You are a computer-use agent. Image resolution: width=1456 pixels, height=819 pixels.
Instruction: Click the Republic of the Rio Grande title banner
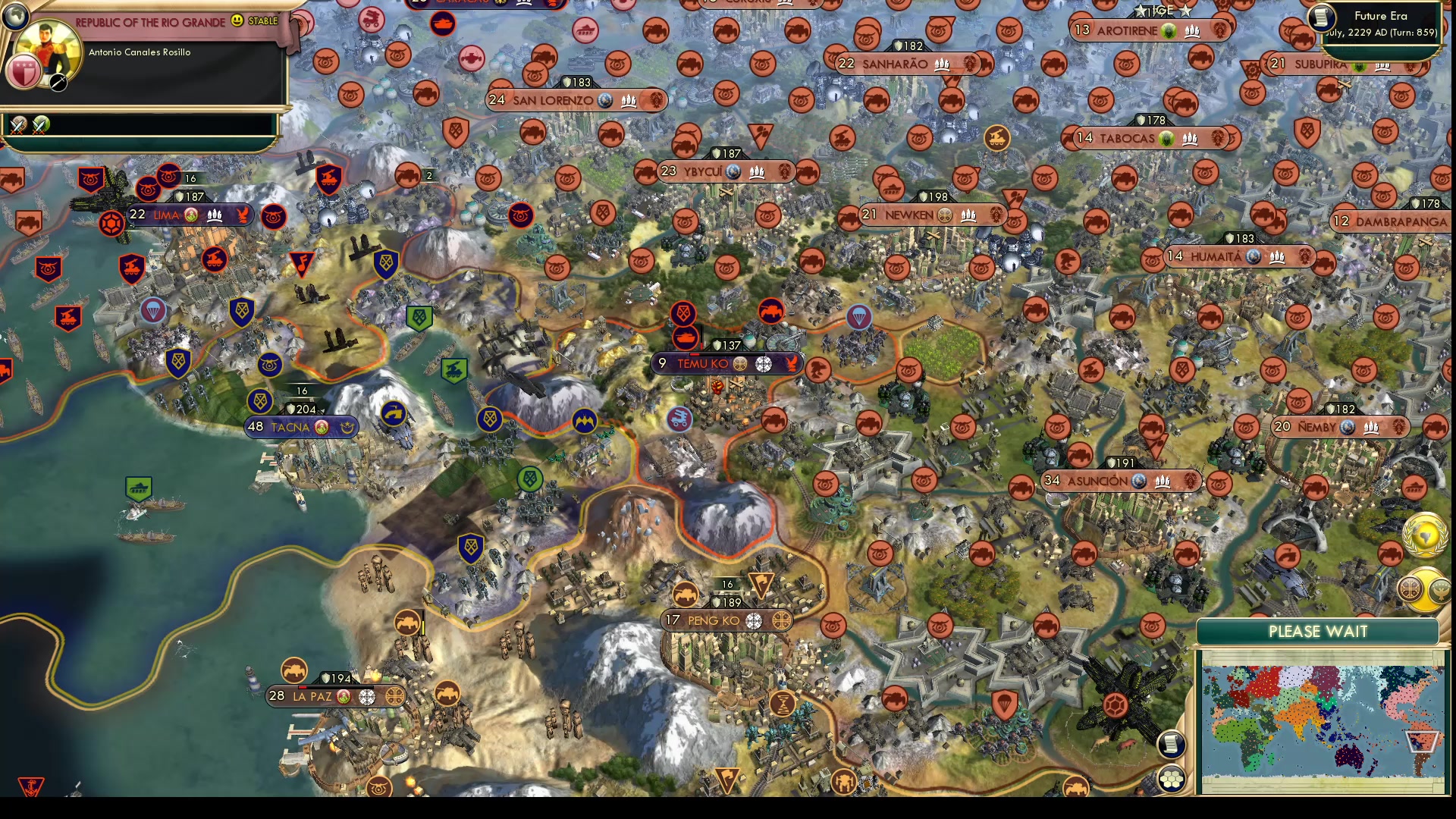click(152, 23)
